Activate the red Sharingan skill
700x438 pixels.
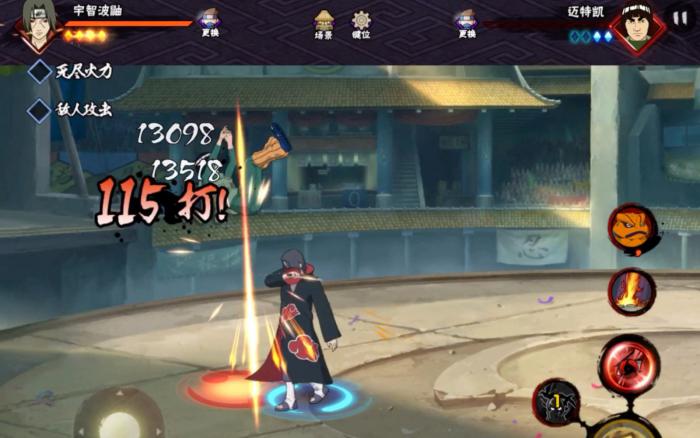click(x=628, y=364)
